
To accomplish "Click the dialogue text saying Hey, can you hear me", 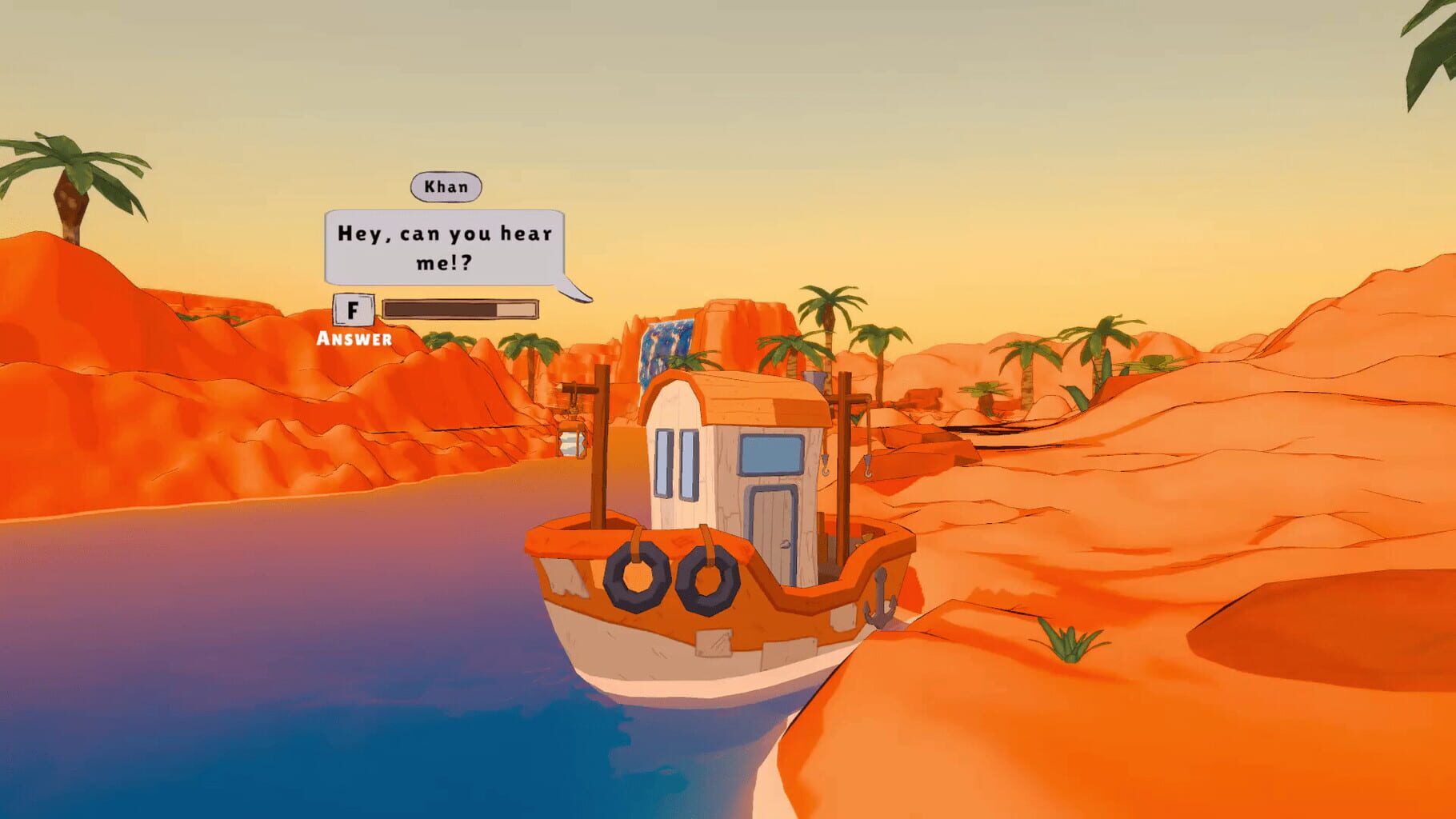I will click(445, 244).
